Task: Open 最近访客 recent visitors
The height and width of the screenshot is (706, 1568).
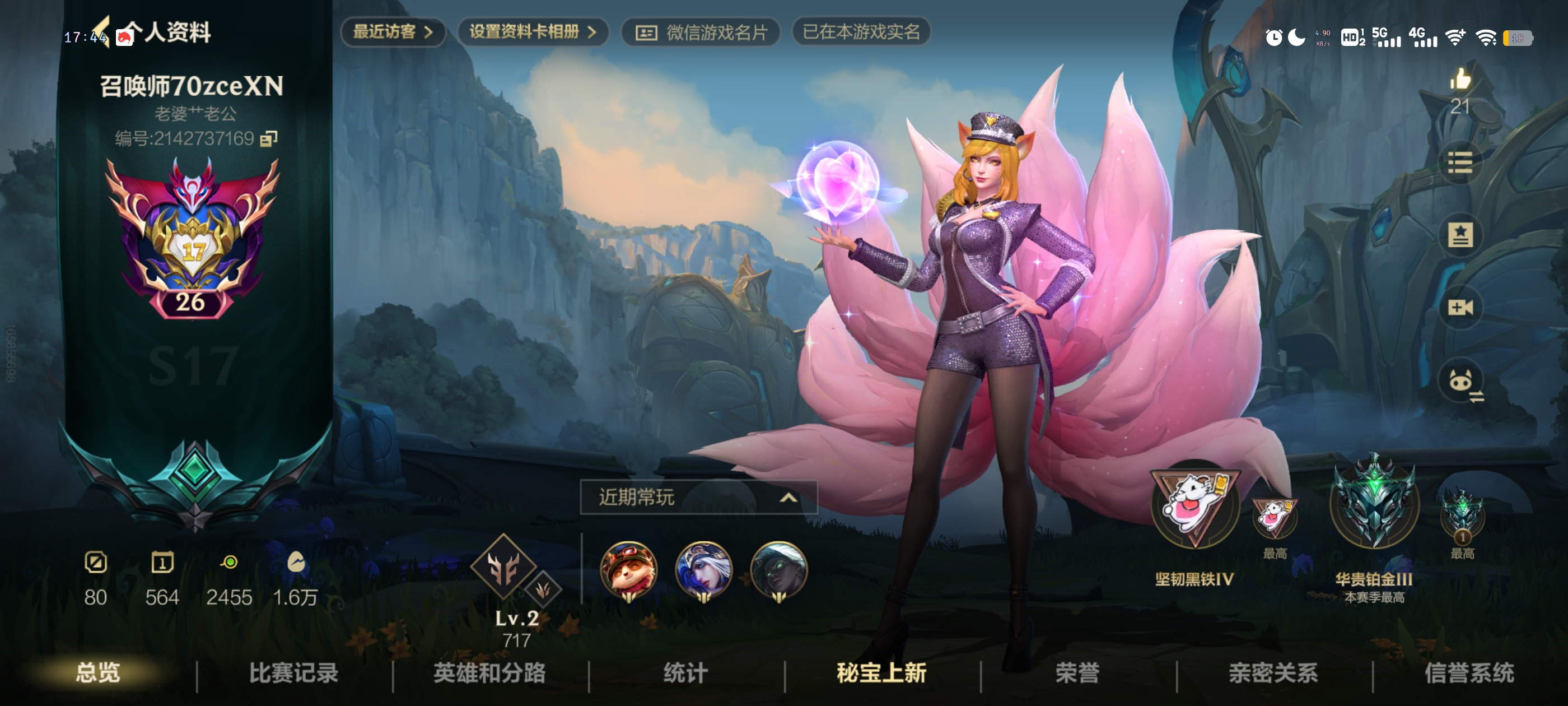Action: [x=393, y=34]
